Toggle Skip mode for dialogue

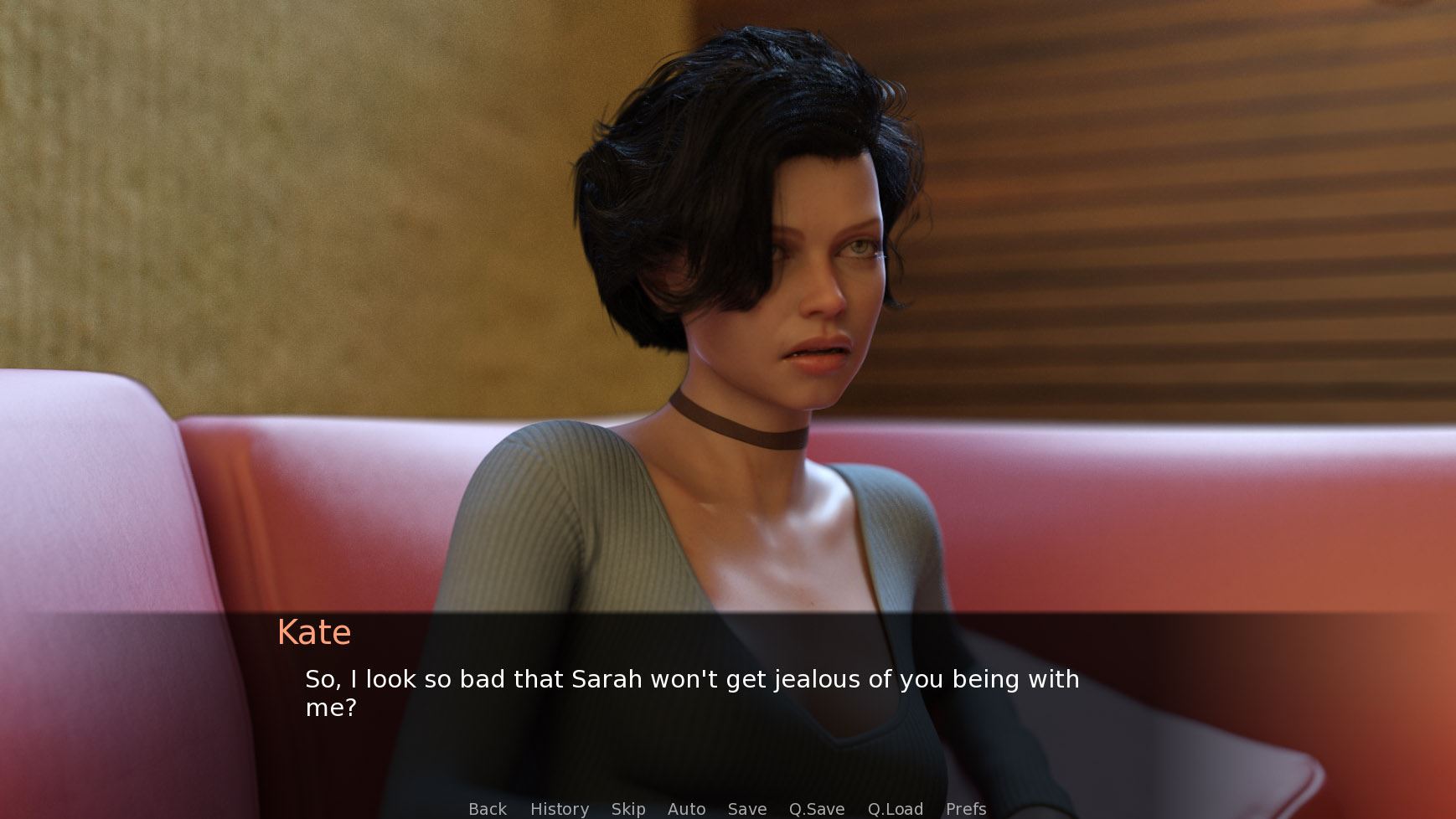click(x=628, y=809)
